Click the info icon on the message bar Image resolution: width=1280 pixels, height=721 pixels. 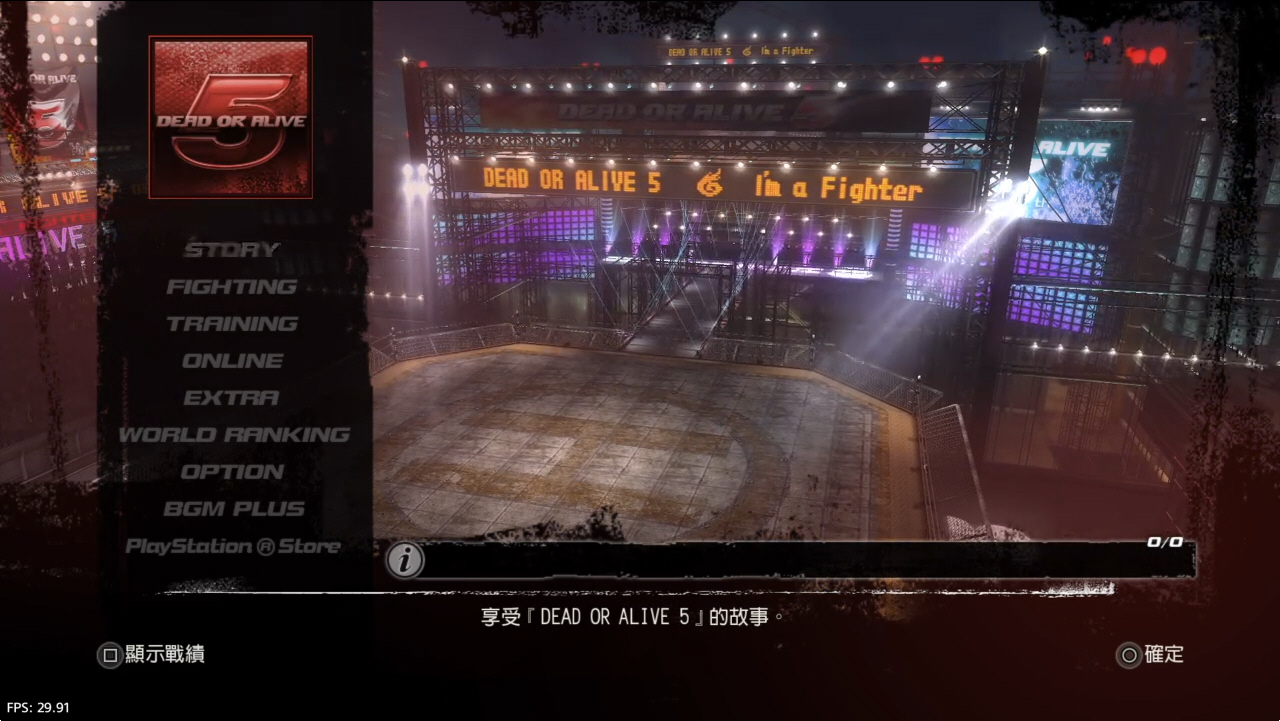coord(405,560)
